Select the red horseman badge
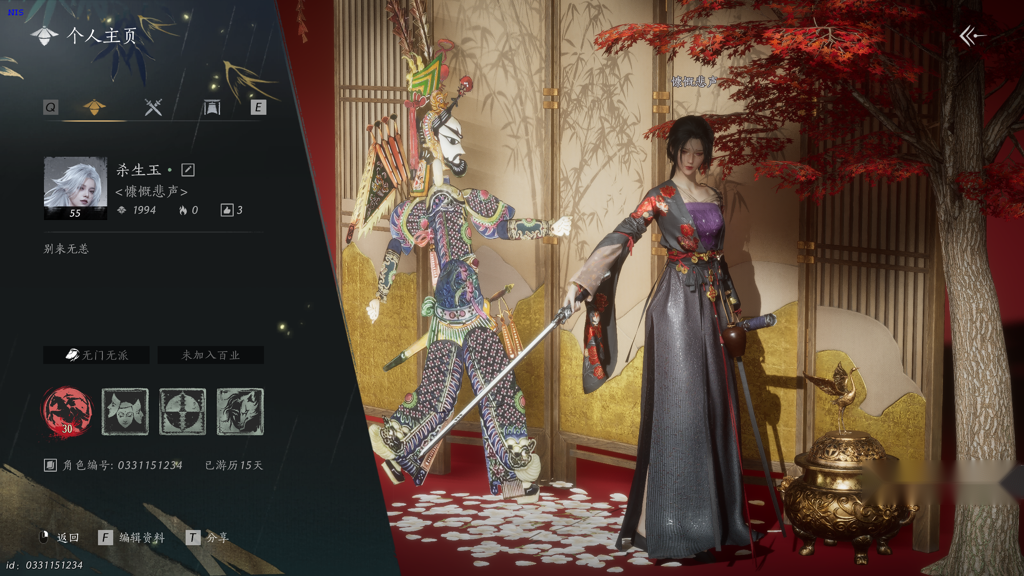The width and height of the screenshot is (1024, 576). pyautogui.click(x=67, y=411)
